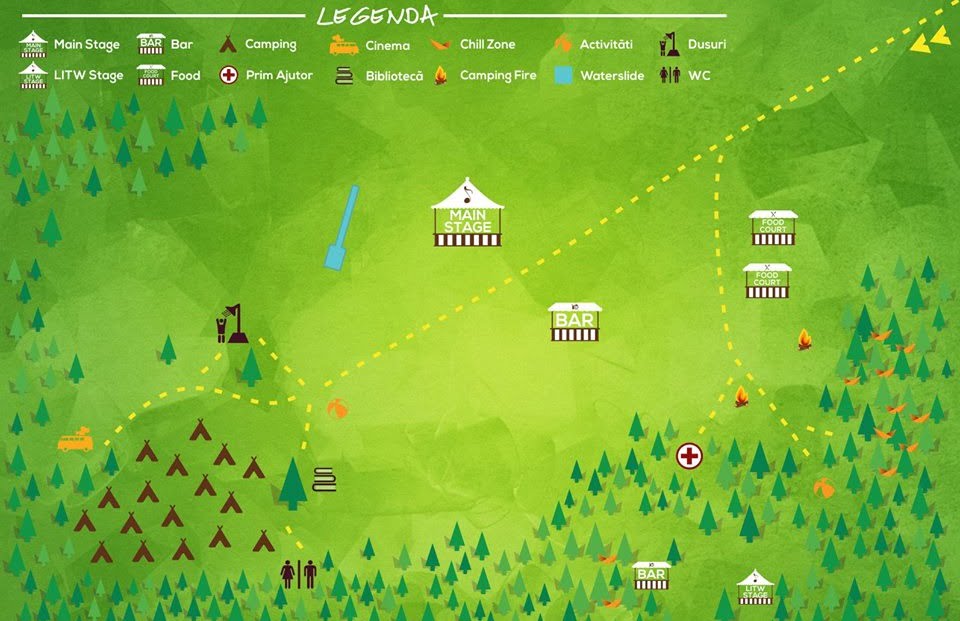Click the Main Stage tent marker on the map
Viewport: 960px width, 621px height.
click(x=467, y=214)
